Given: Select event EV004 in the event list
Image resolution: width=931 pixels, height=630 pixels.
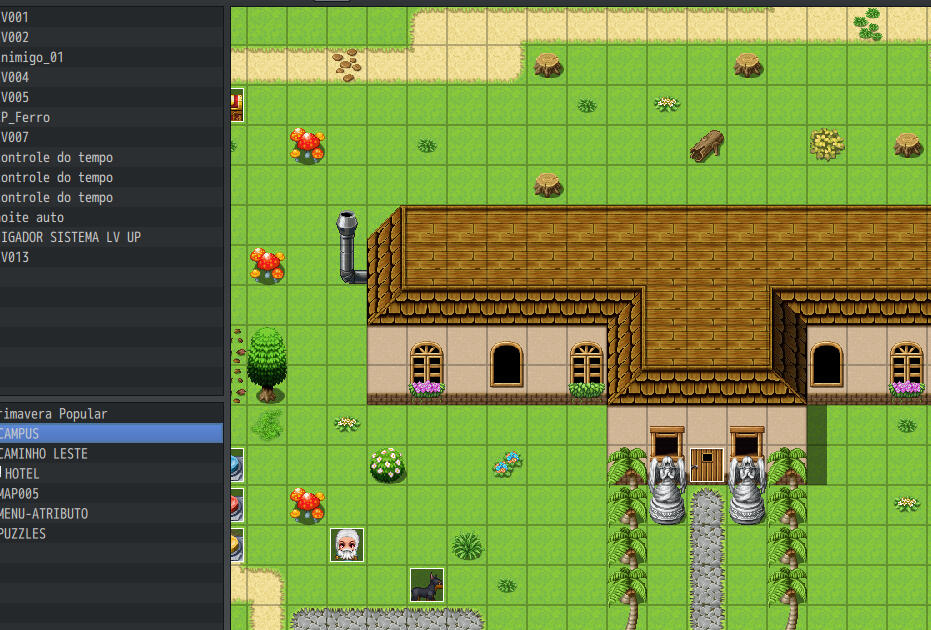Looking at the screenshot, I should tap(60, 77).
